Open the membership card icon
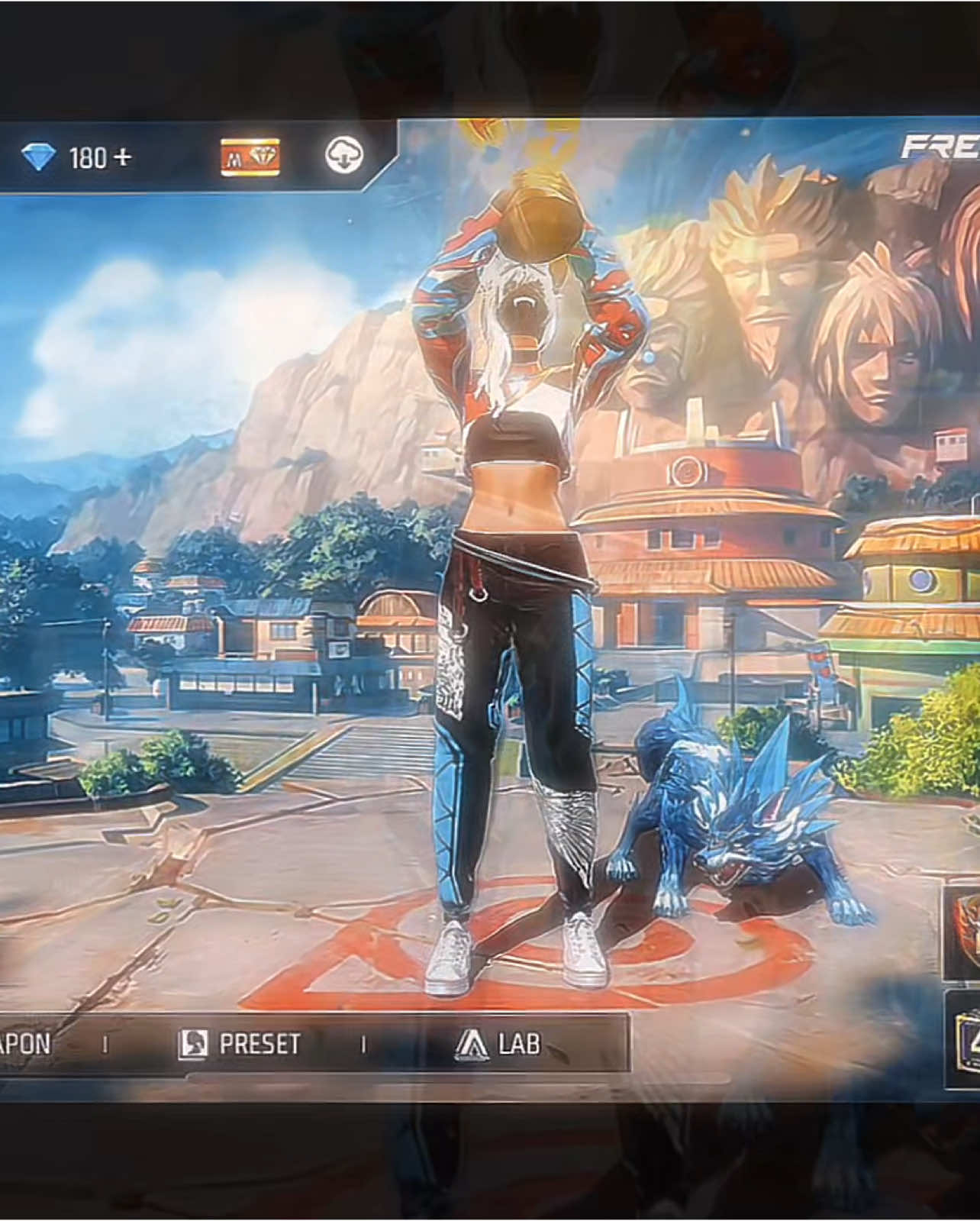 [250, 157]
